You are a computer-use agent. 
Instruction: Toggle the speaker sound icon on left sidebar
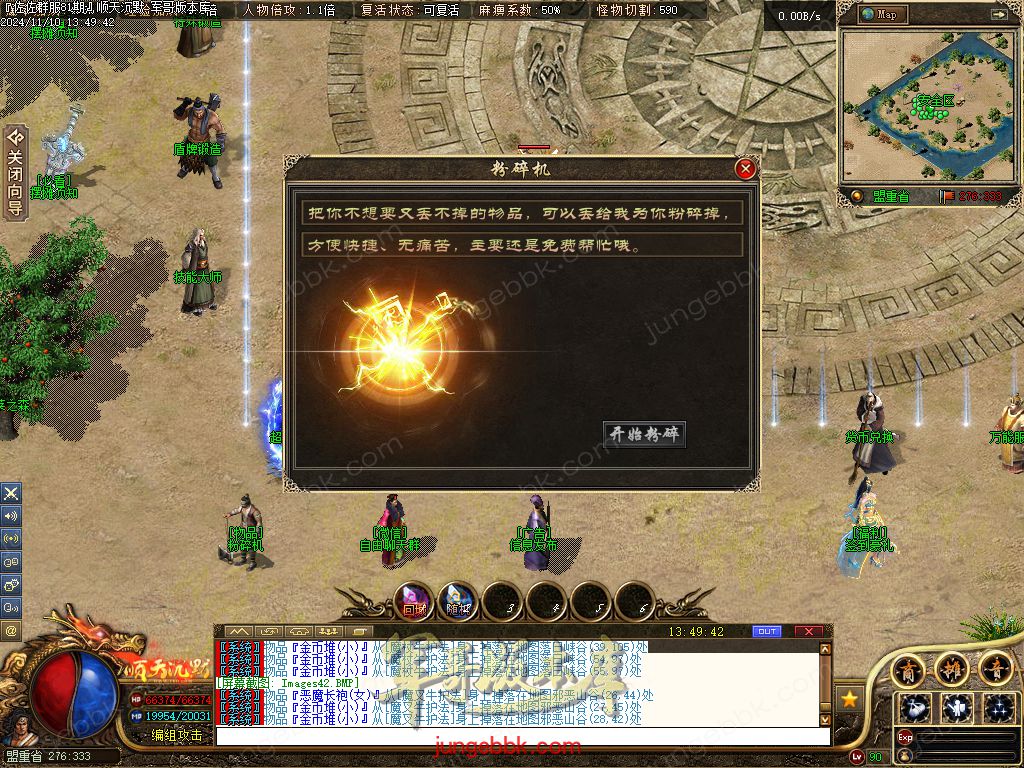coord(11,516)
